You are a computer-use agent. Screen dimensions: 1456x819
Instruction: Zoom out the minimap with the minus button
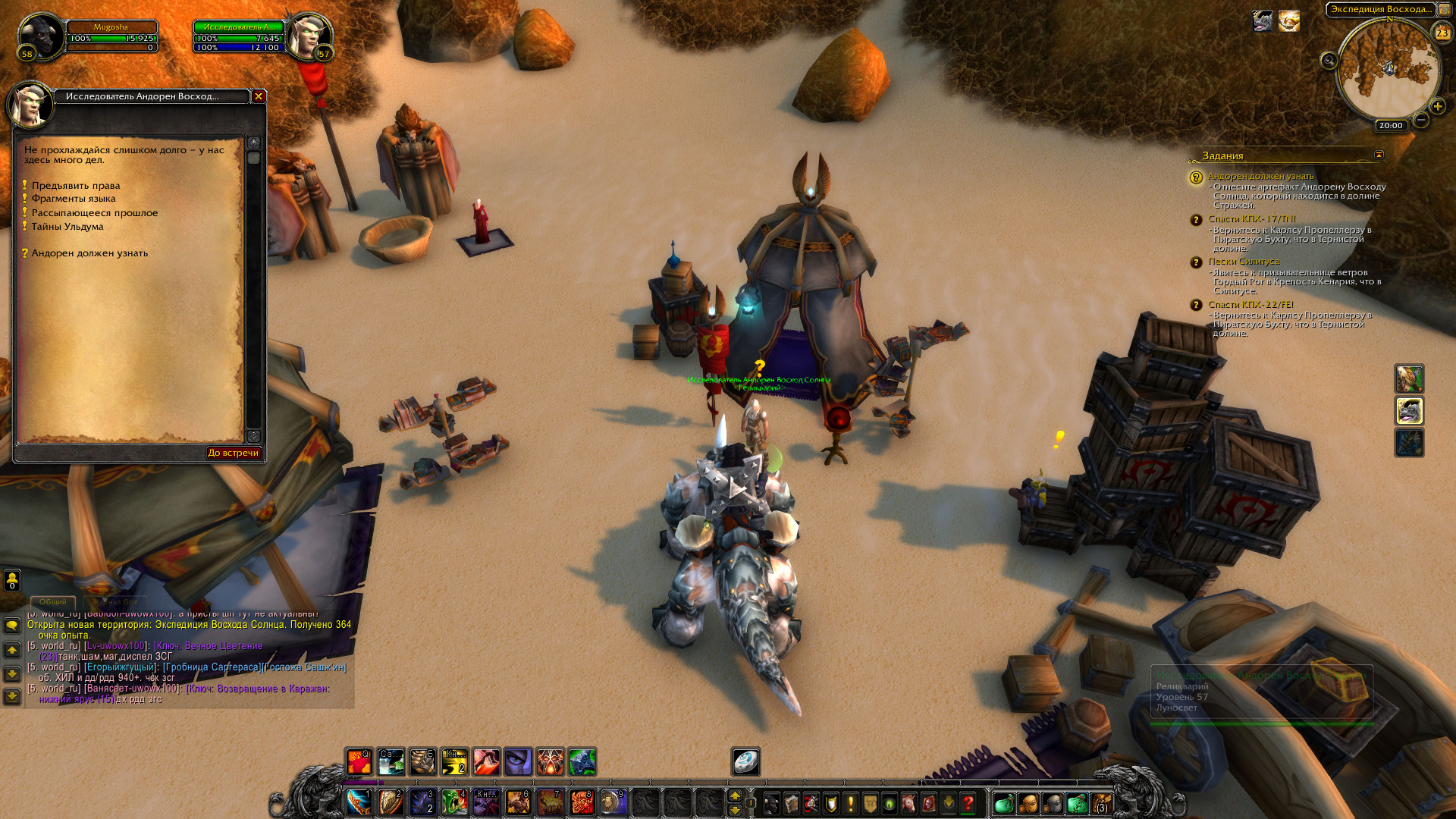(1421, 120)
